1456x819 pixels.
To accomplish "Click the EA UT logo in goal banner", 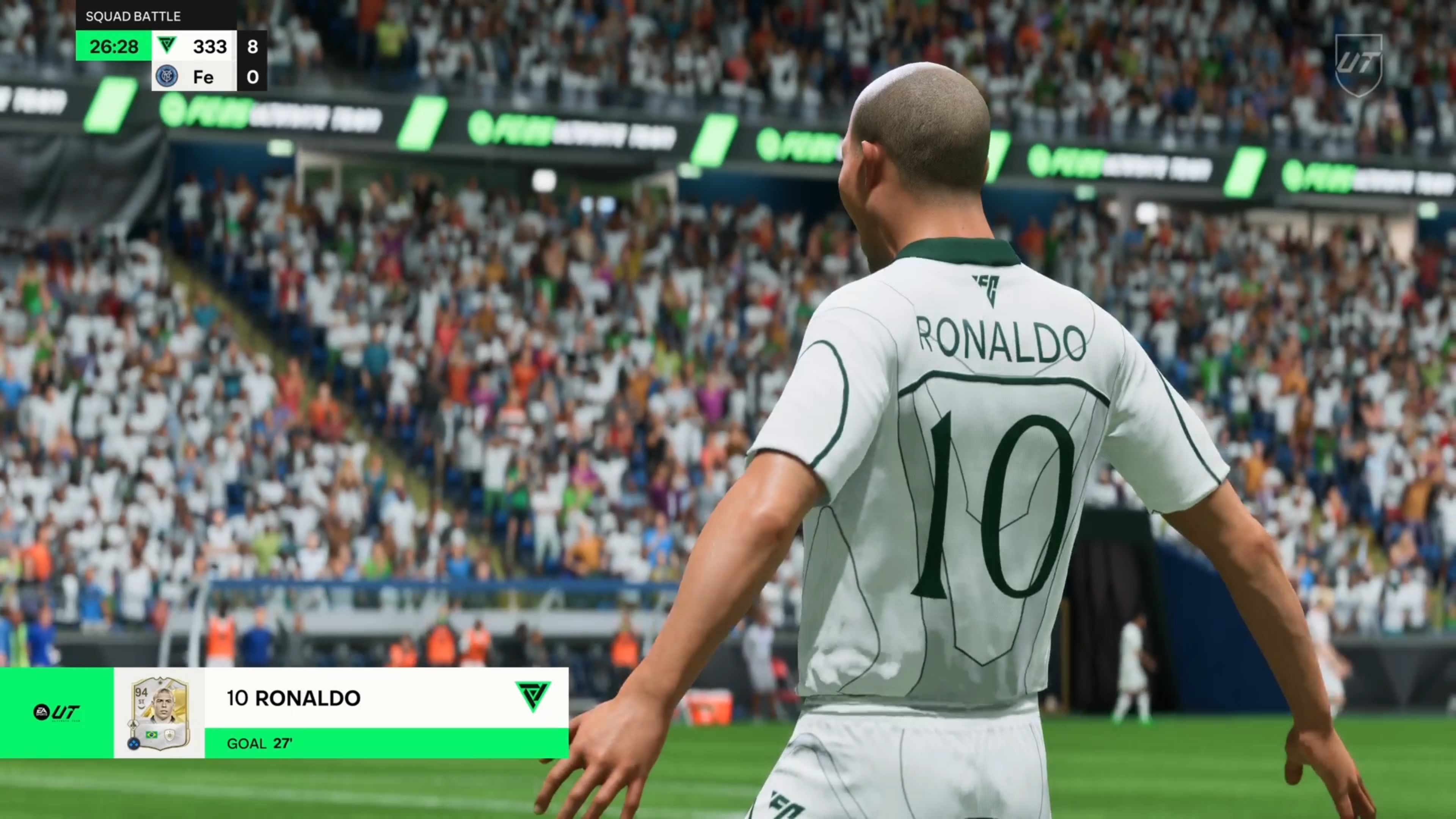I will 56,712.
